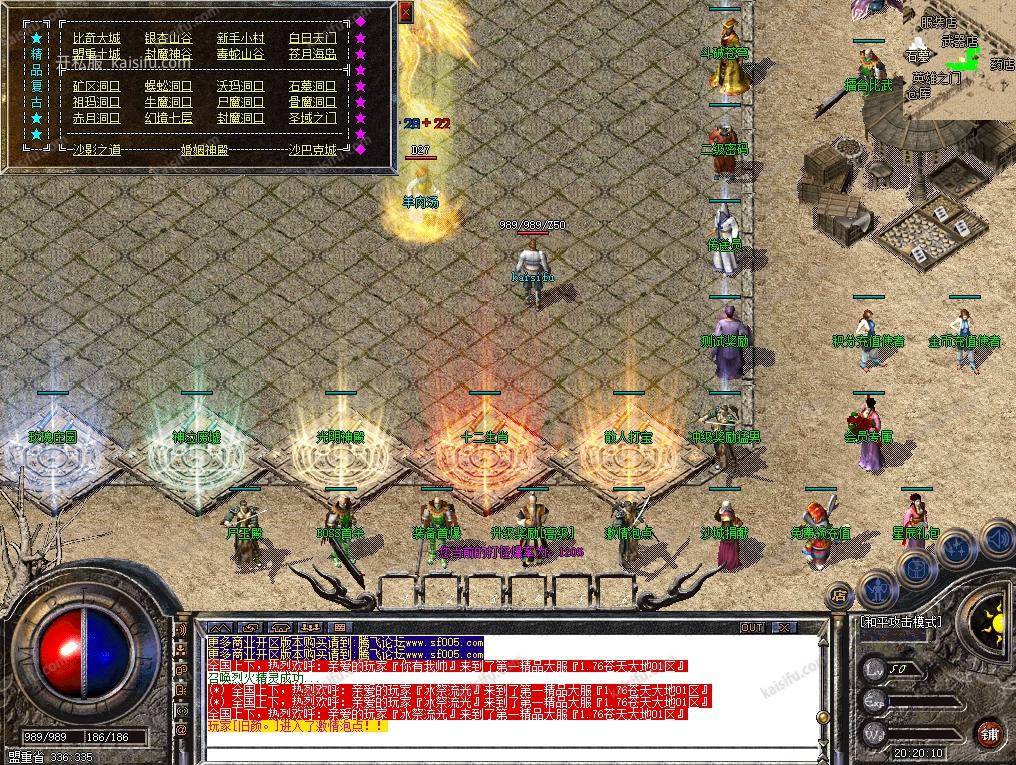The width and height of the screenshot is (1016, 765).
Task: Open the bag inventory round icon
Action: click(x=917, y=566)
